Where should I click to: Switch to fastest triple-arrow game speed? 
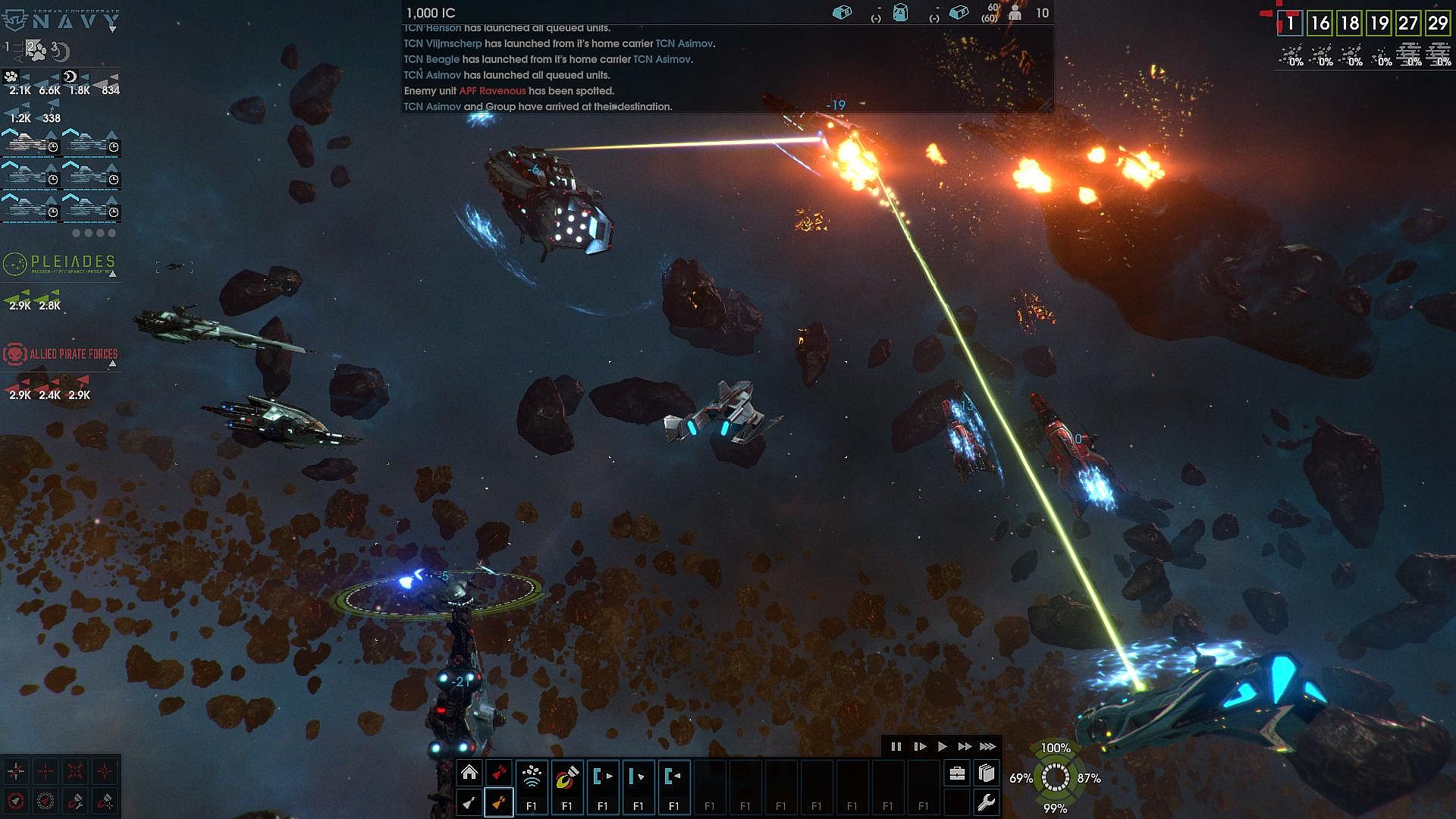pos(987,746)
